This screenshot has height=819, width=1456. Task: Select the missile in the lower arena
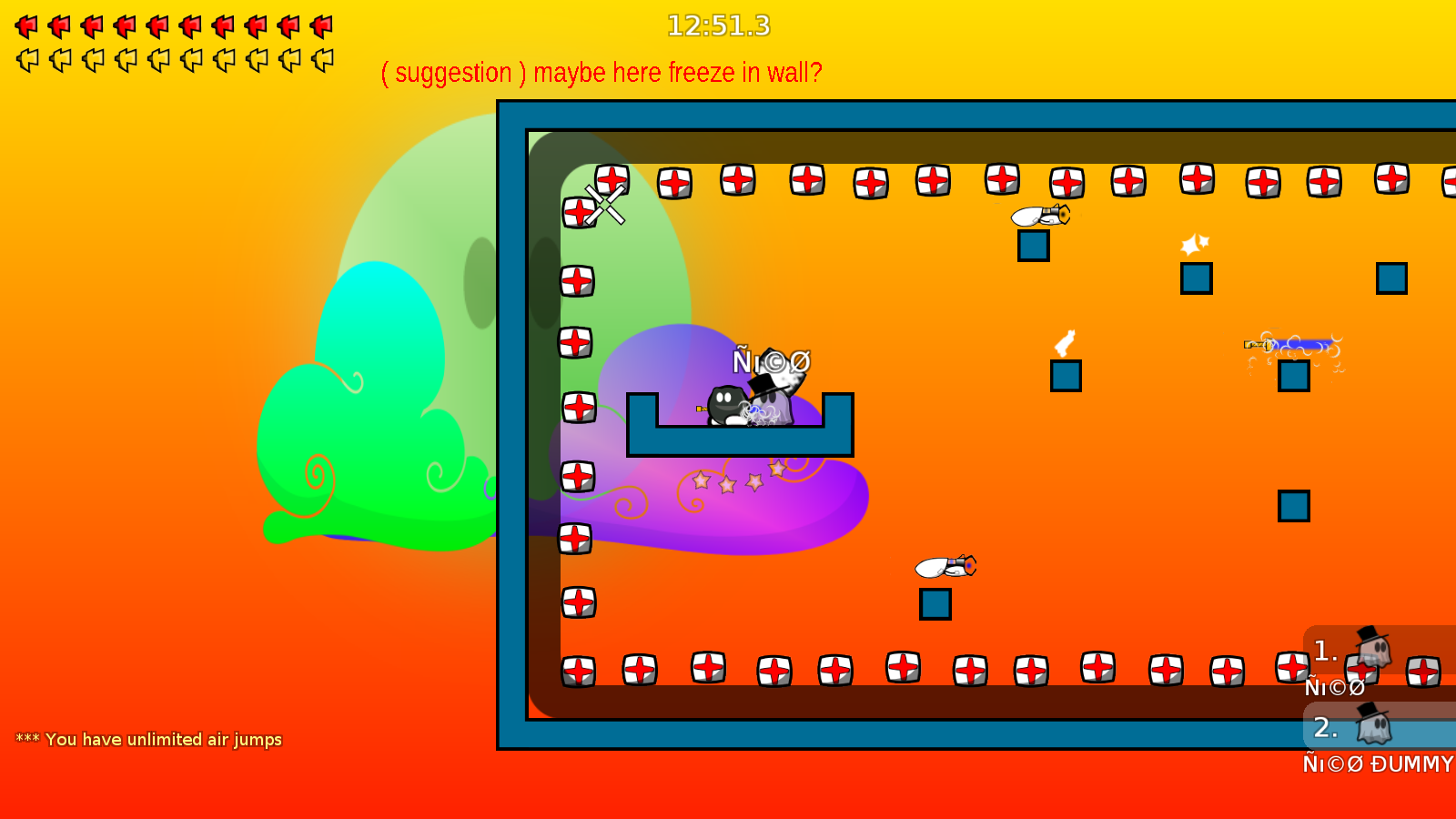(x=945, y=565)
